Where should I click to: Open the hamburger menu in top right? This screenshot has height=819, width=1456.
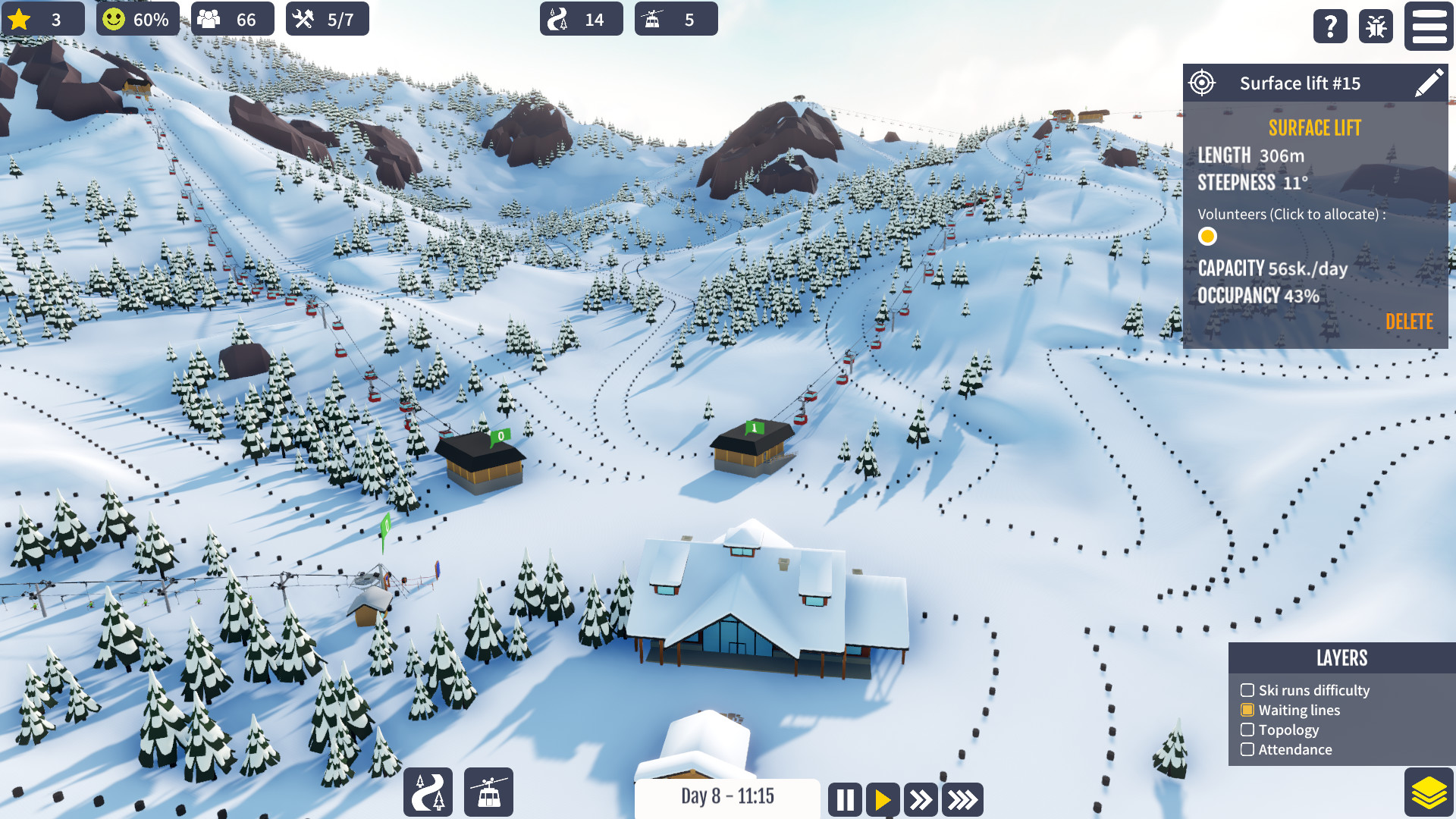pos(1429,27)
